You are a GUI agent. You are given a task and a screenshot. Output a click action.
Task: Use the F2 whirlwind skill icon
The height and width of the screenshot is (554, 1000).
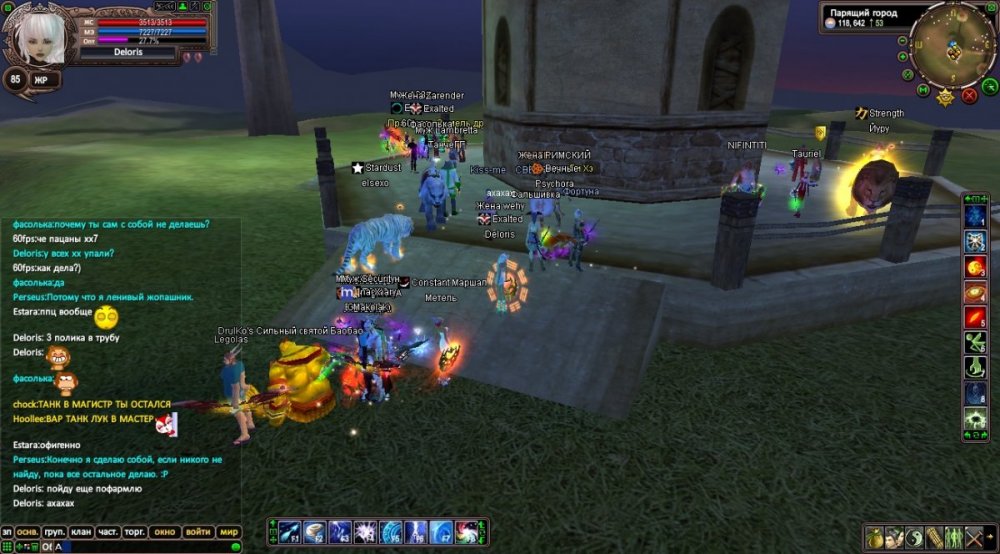click(x=315, y=532)
